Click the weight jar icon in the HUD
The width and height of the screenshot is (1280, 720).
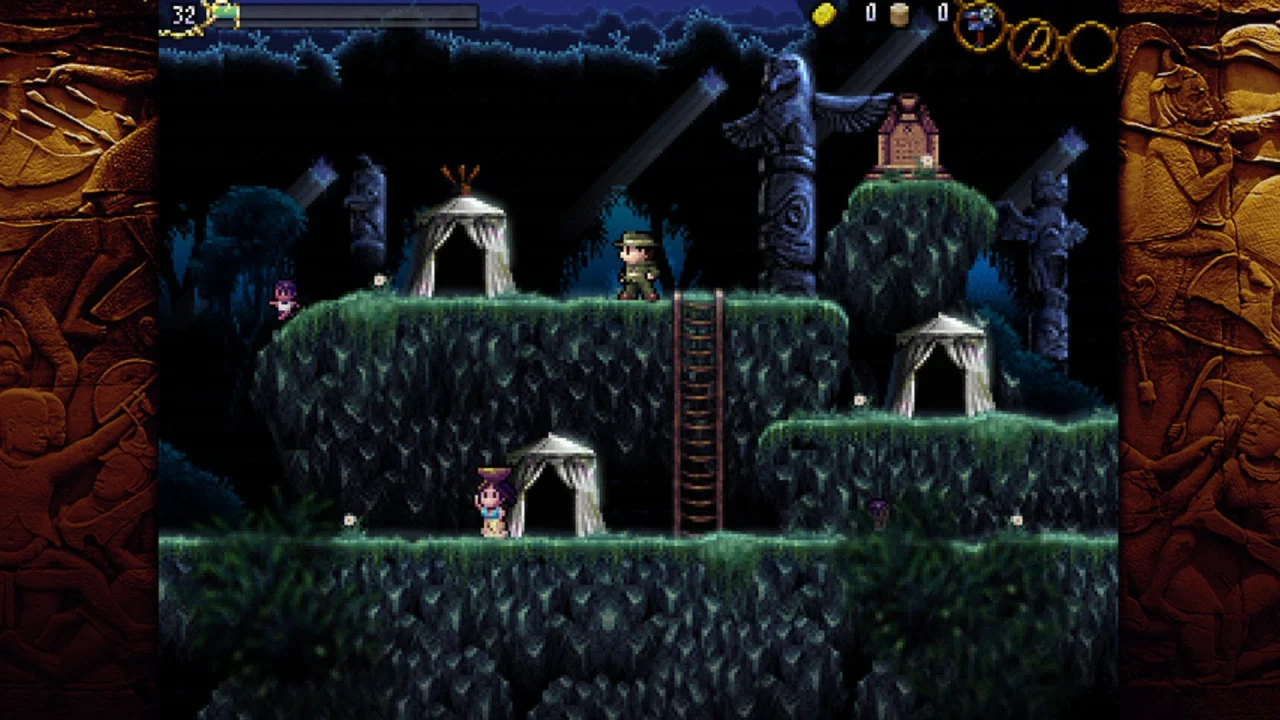(x=899, y=13)
